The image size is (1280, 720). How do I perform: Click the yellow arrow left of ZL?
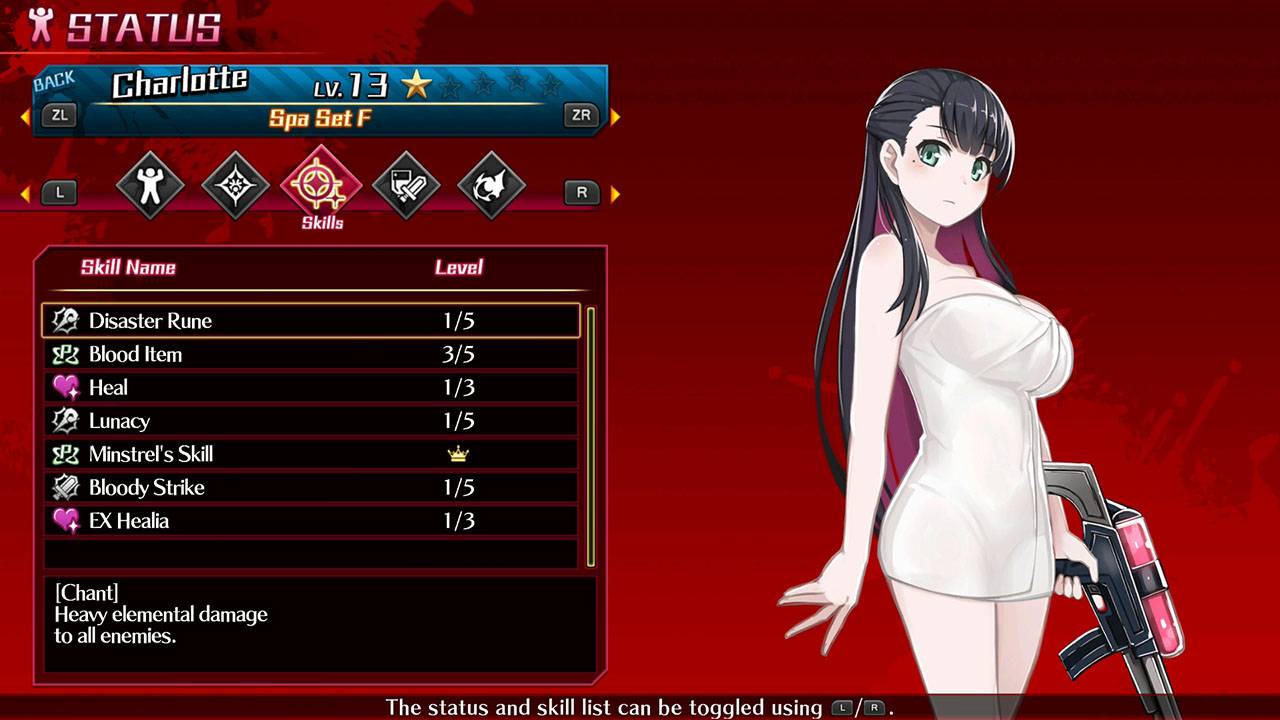26,115
